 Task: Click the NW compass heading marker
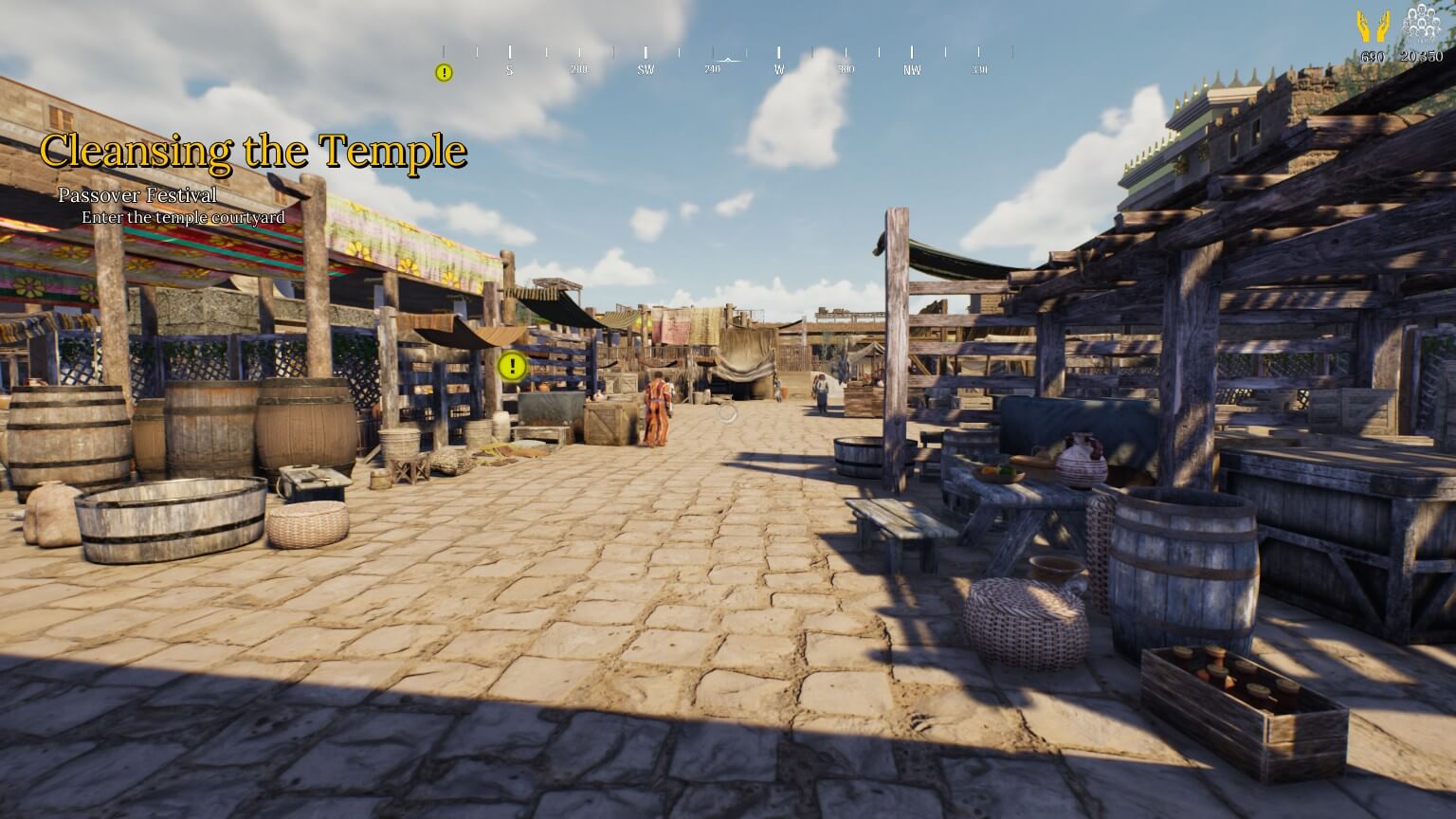(912, 69)
